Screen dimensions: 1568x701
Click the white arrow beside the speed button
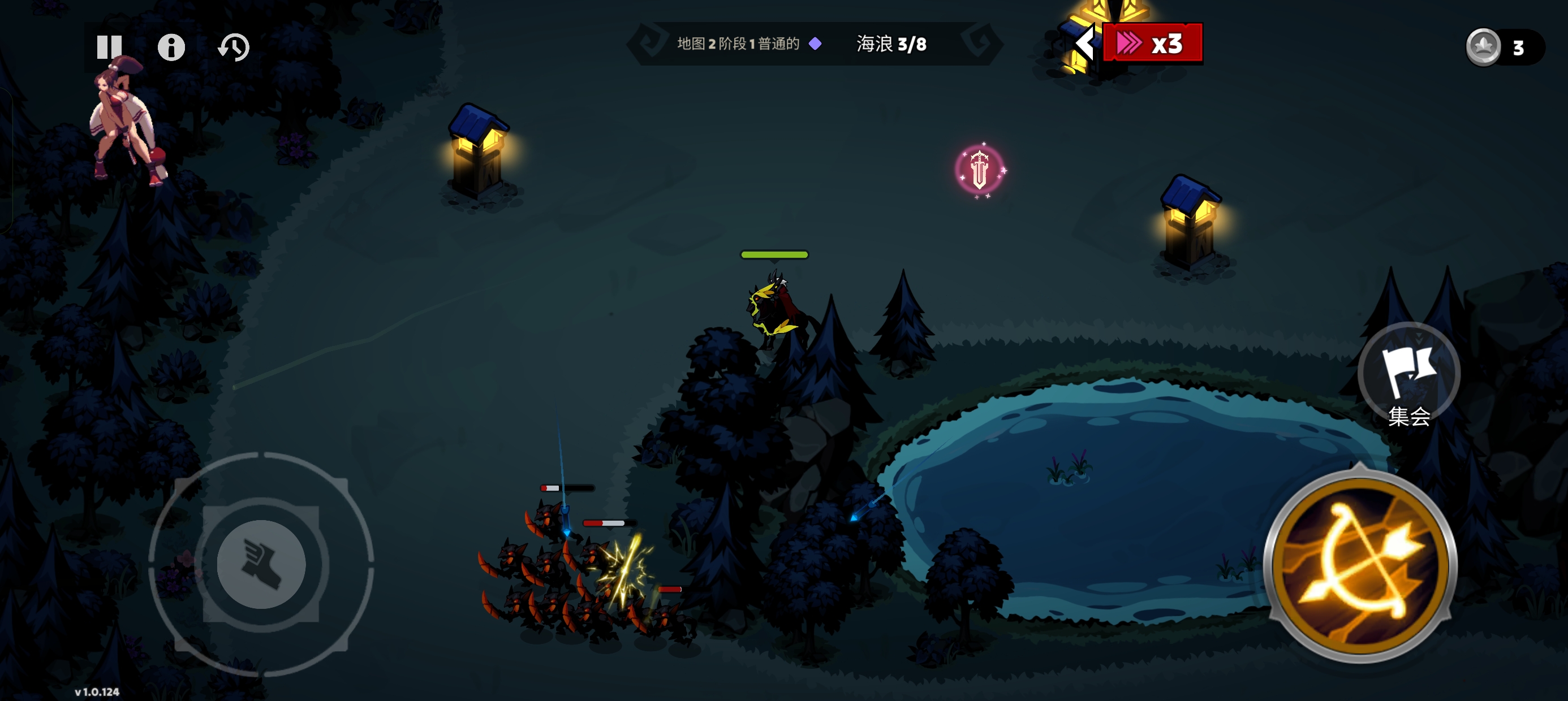1084,43
